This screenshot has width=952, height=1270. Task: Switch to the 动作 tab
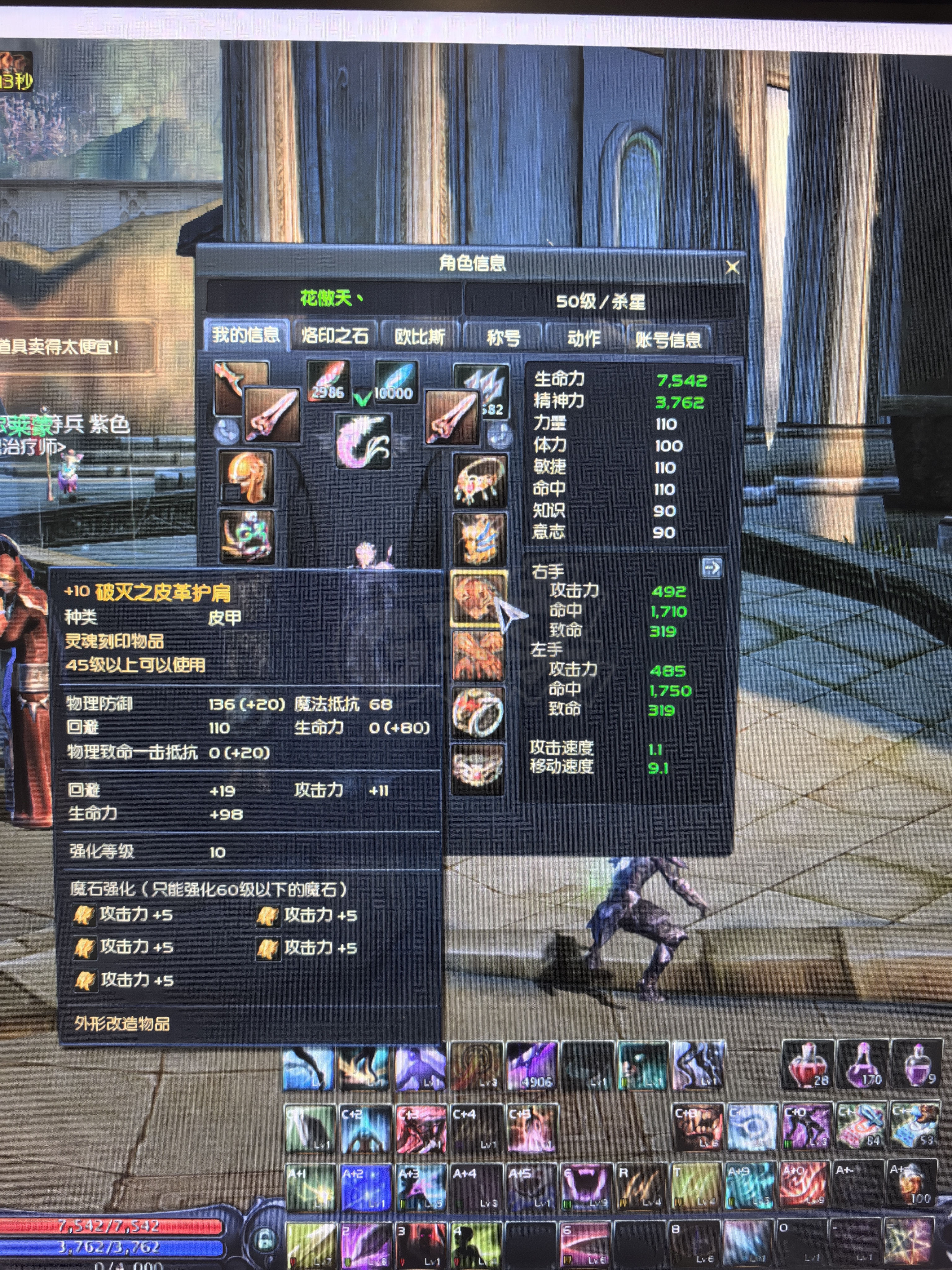point(584,338)
